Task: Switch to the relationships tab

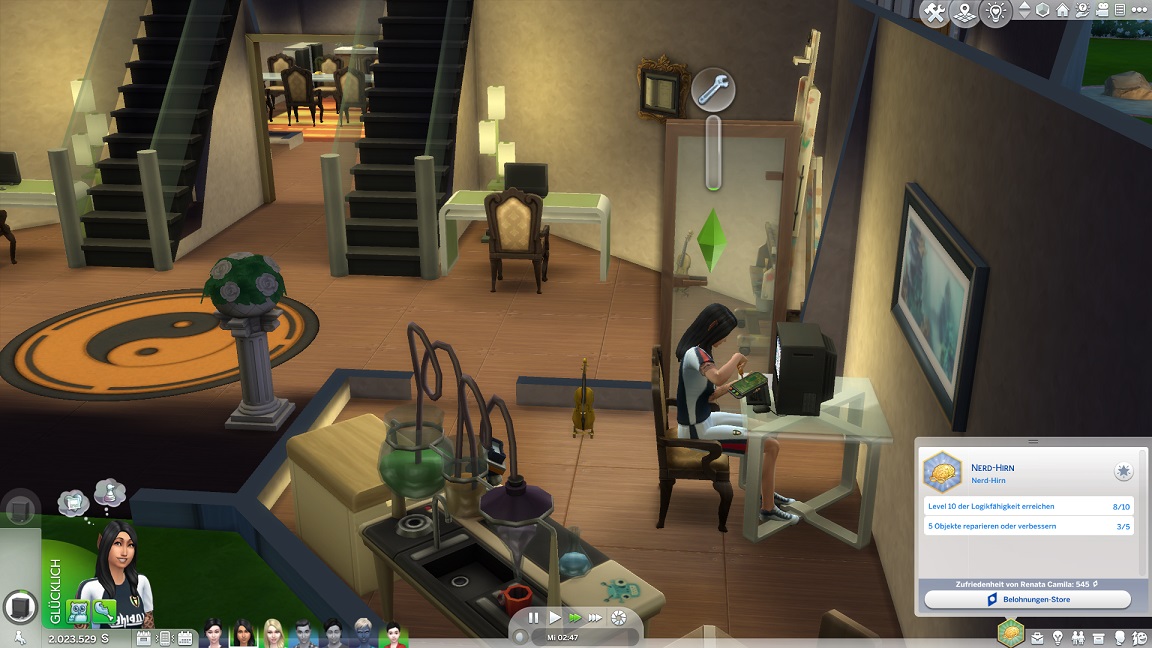Action: pos(1079,637)
